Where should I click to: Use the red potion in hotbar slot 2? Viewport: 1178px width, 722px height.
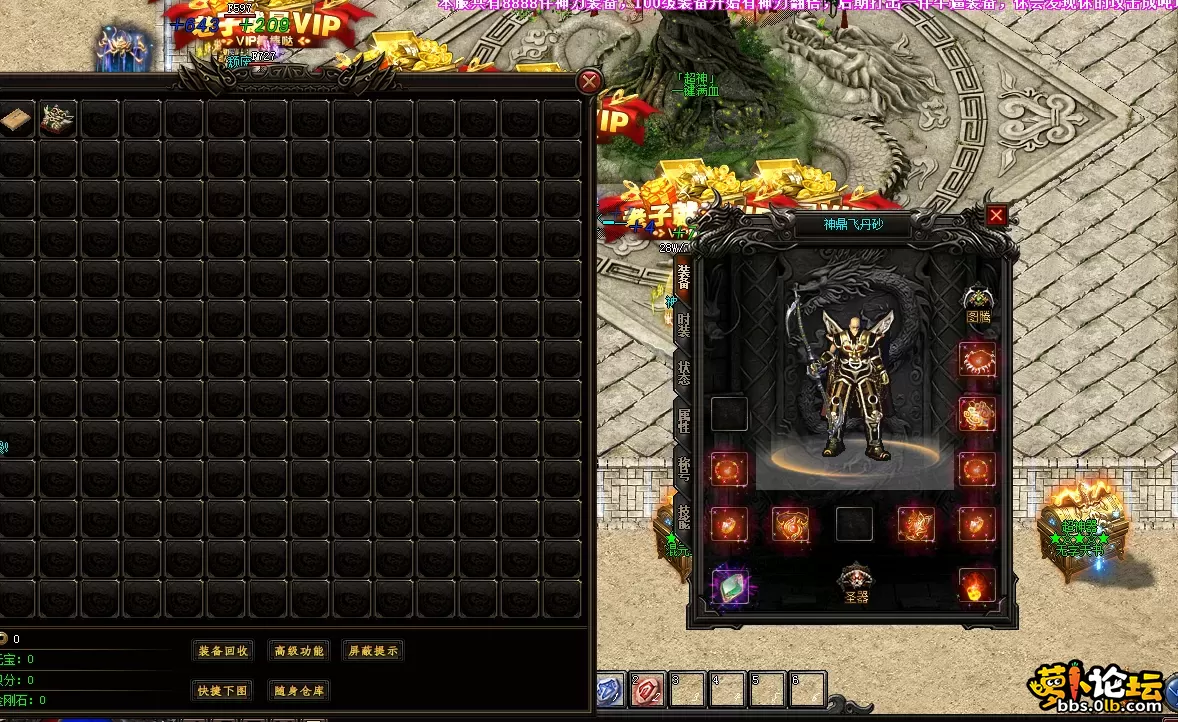pyautogui.click(x=647, y=689)
